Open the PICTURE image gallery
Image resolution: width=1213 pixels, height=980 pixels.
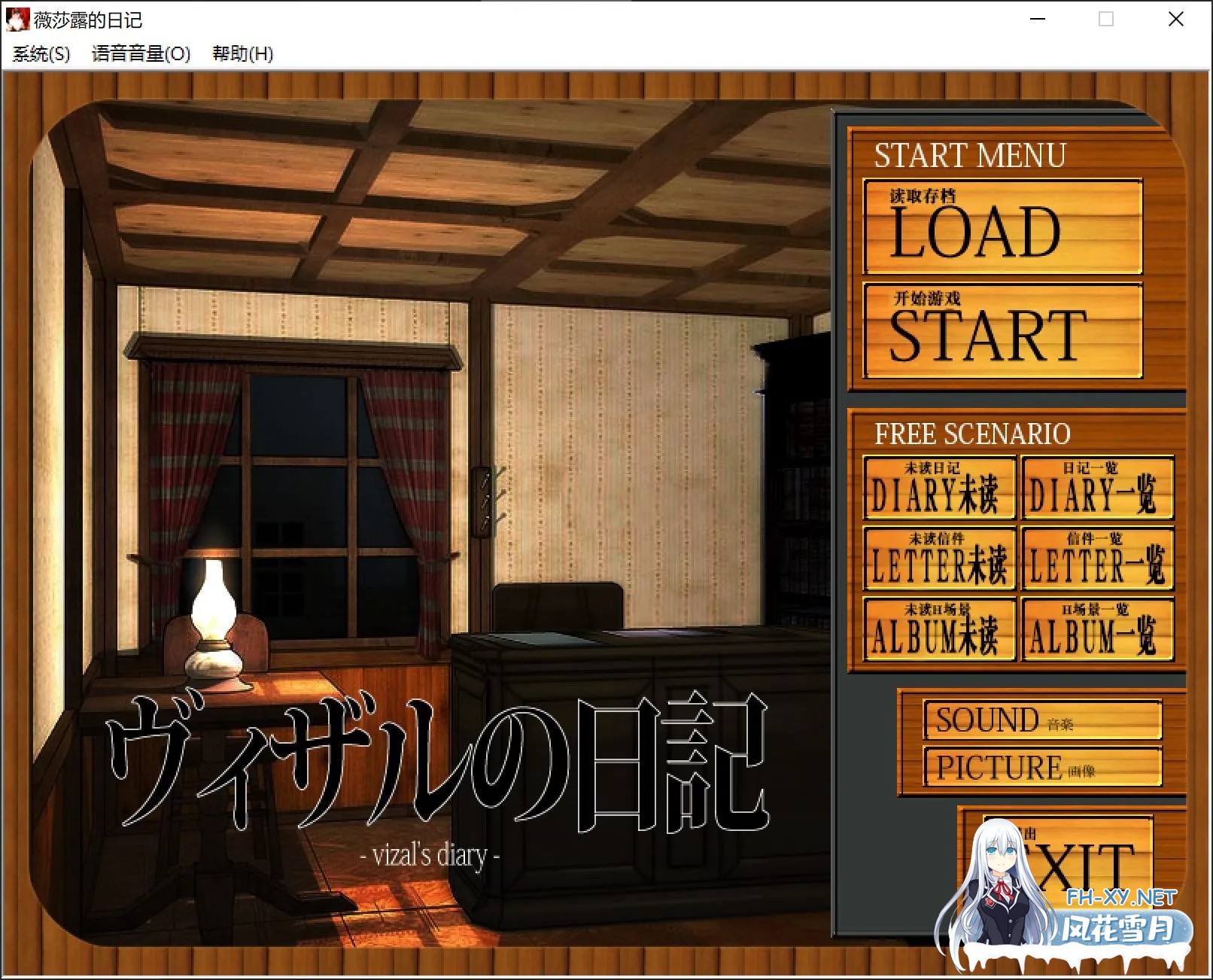tap(1042, 767)
